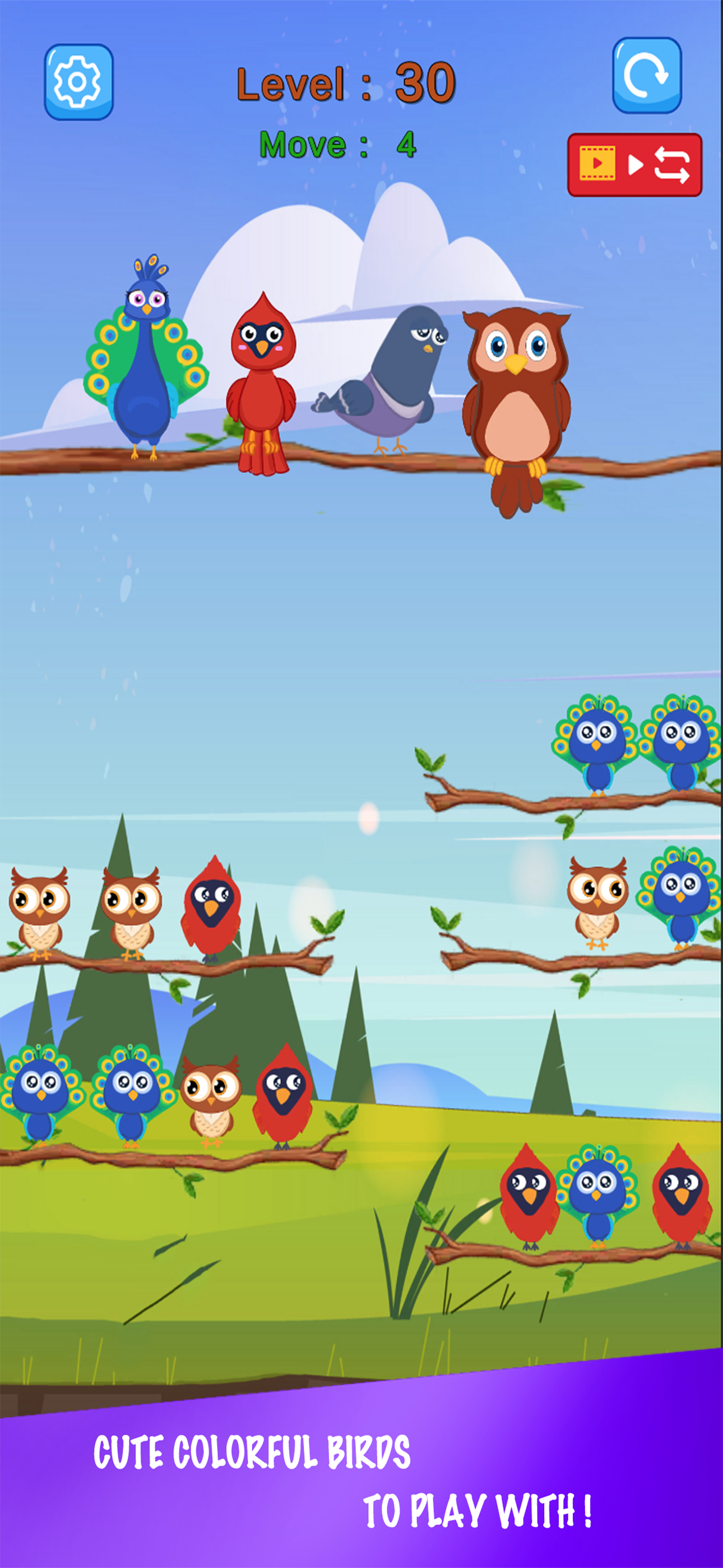Tap the red reward panel background
The width and height of the screenshot is (723, 1568).
pos(633,163)
